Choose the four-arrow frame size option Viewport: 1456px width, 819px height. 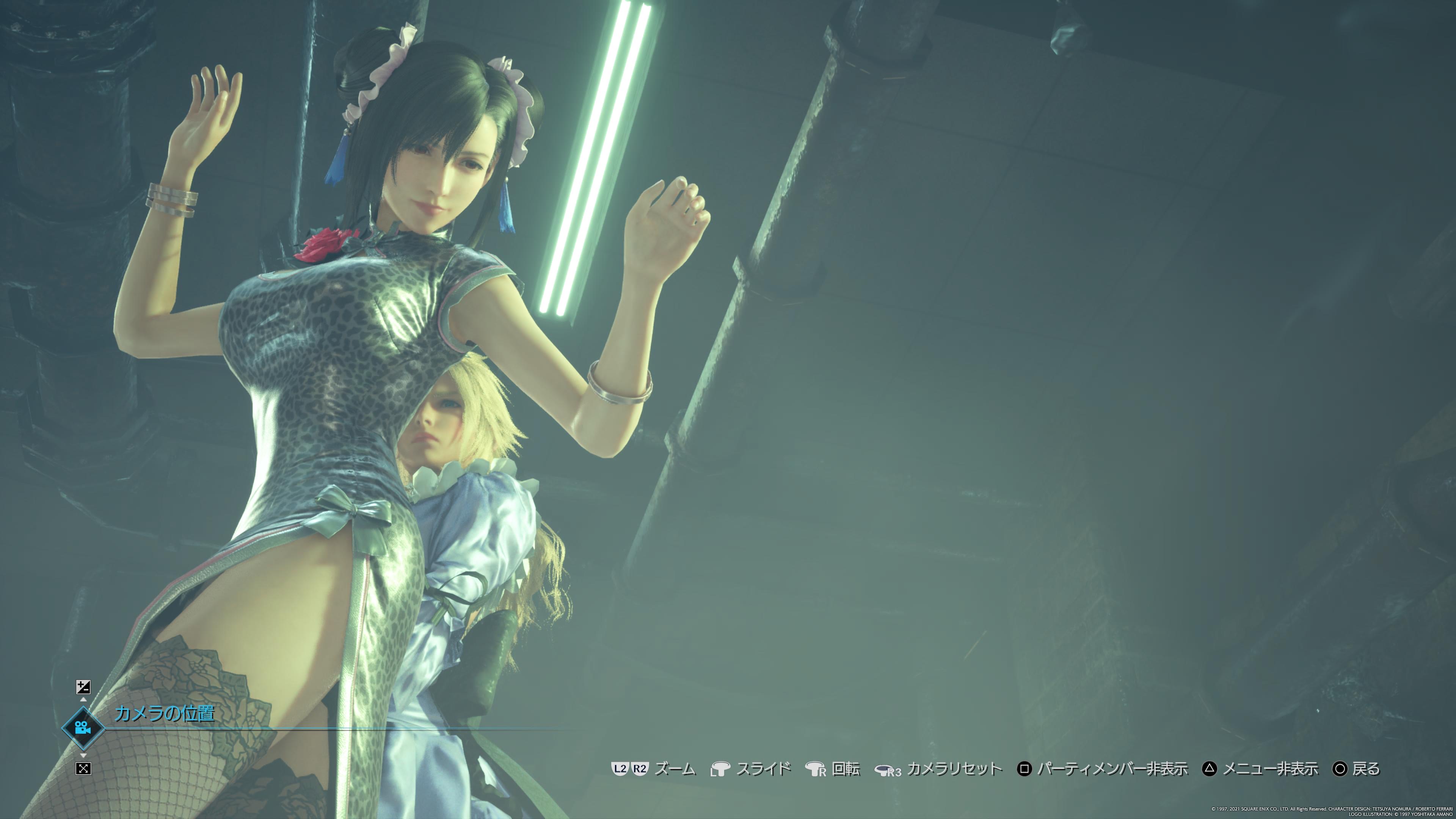pos(83,768)
